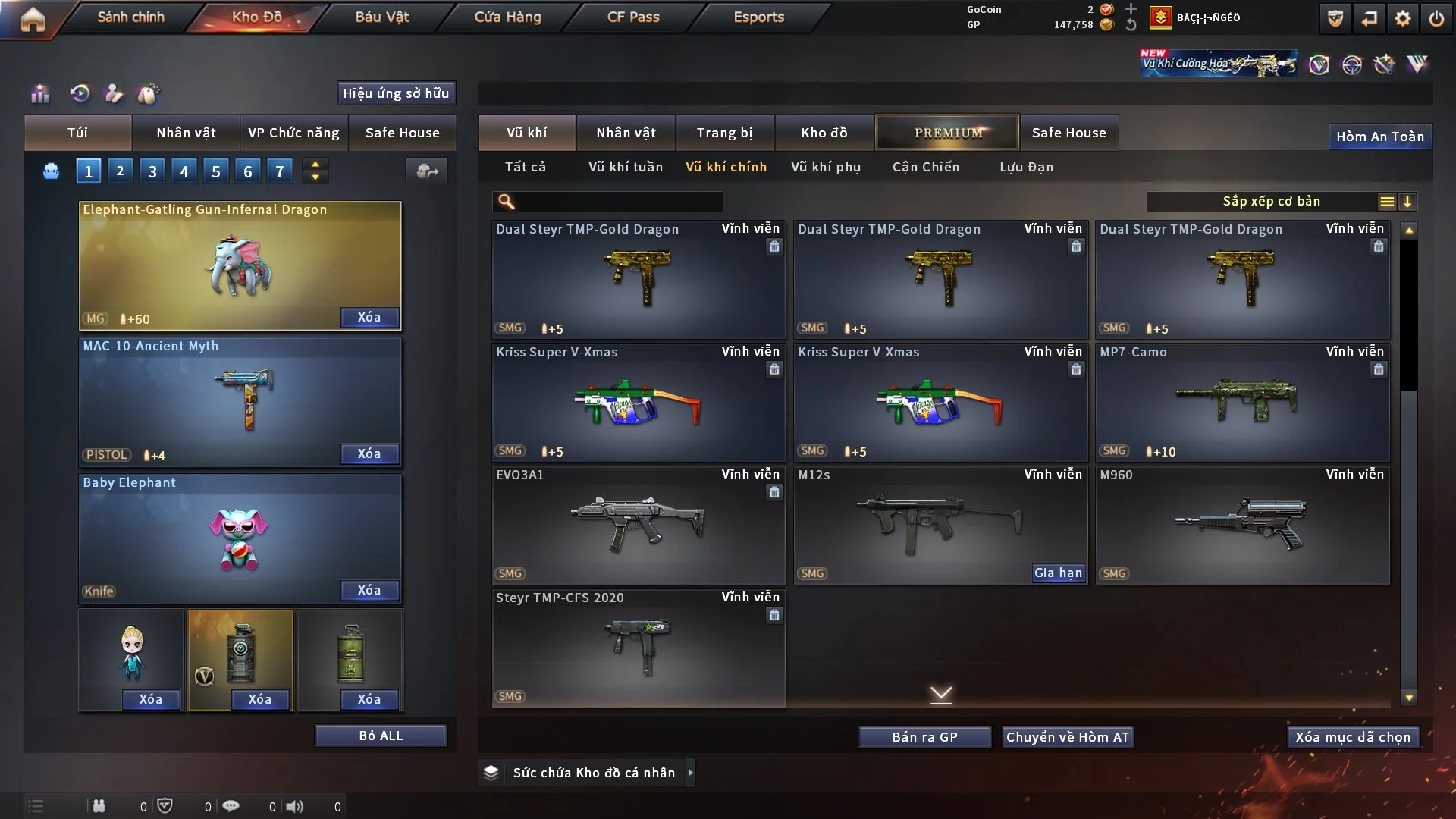Filter by Vũ khí phụ category

[x=826, y=167]
